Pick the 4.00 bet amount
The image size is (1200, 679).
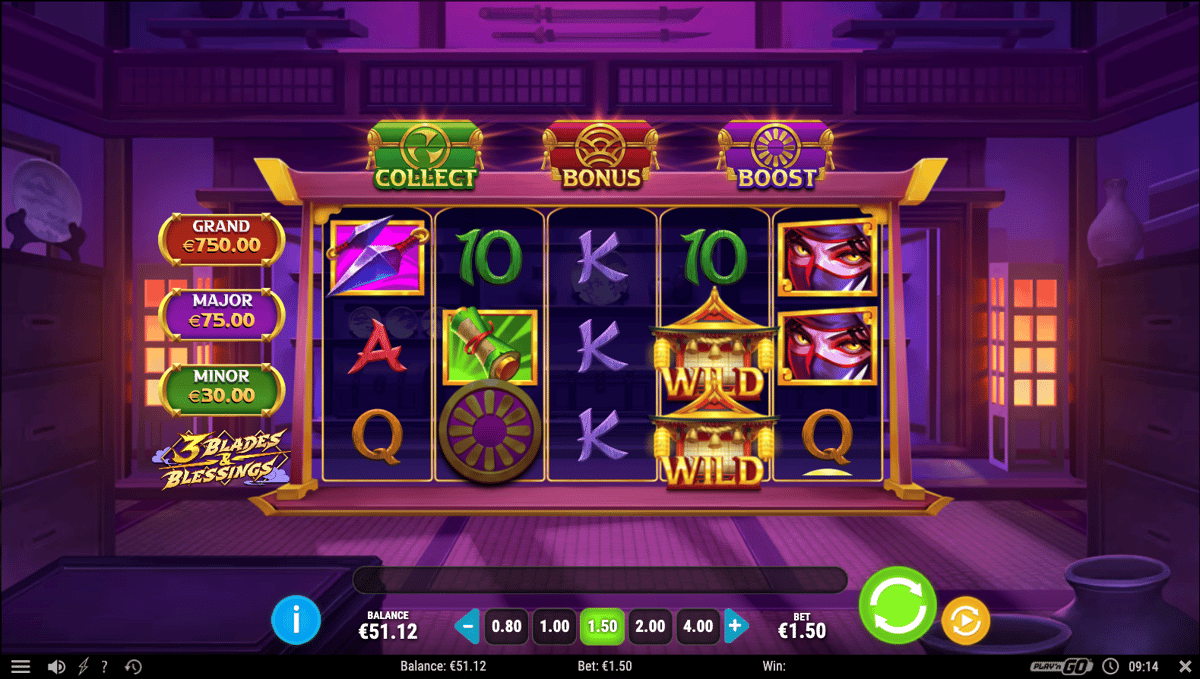(x=698, y=627)
